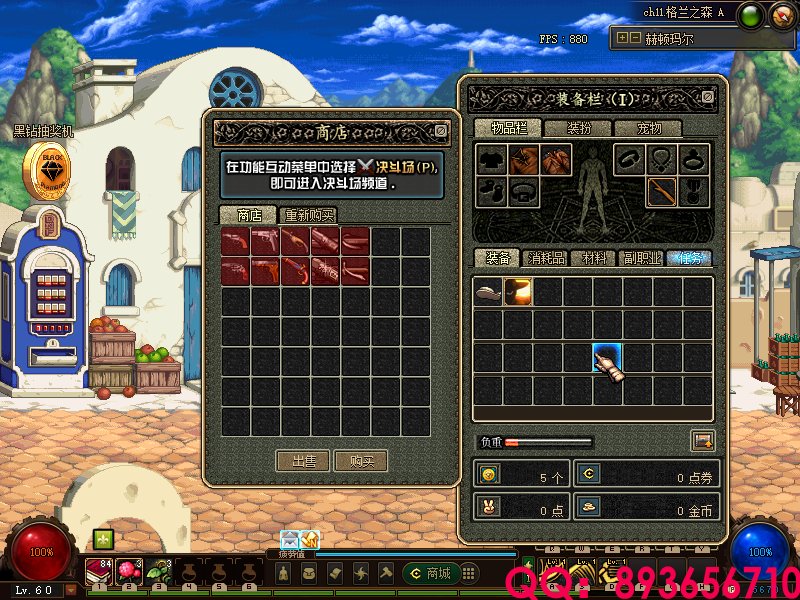The image size is (800, 600).
Task: Switch to the 重新购买 buyback tab
Action: click(x=309, y=215)
